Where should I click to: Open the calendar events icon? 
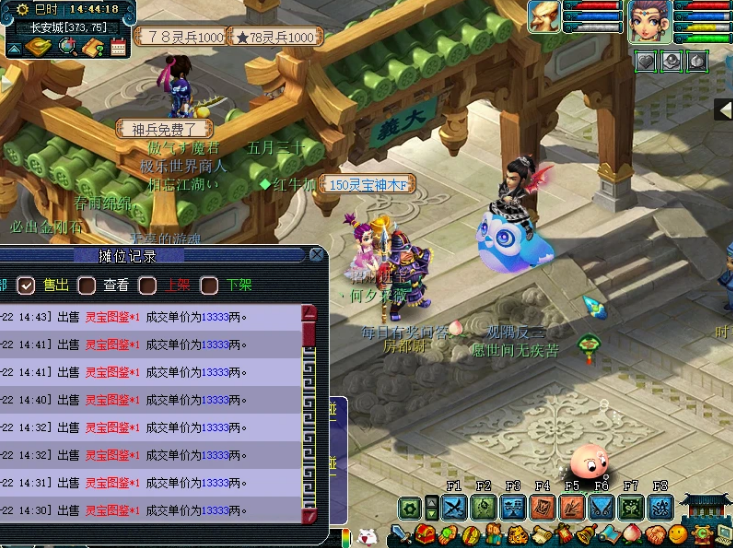click(118, 46)
